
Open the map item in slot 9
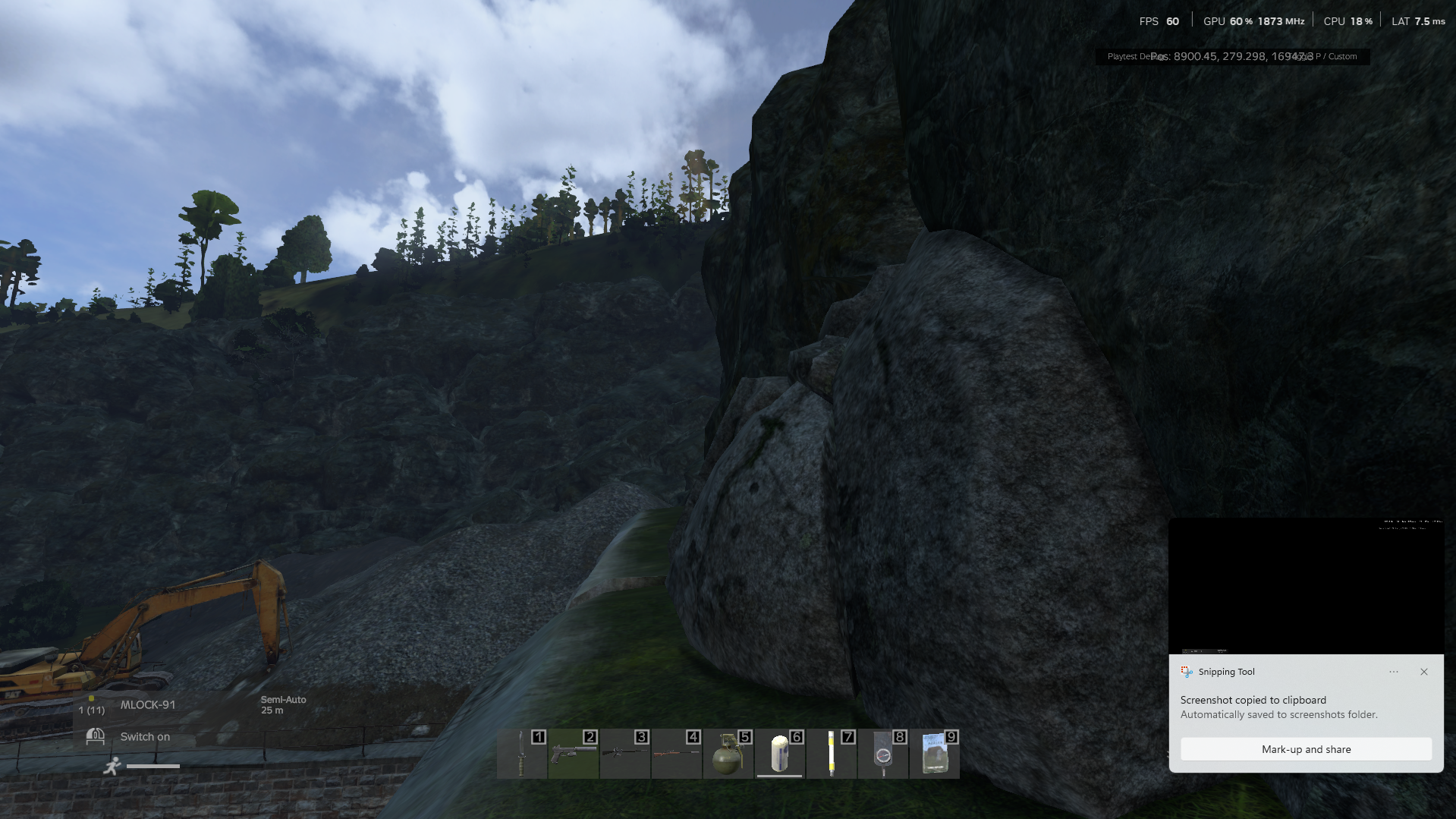(935, 754)
